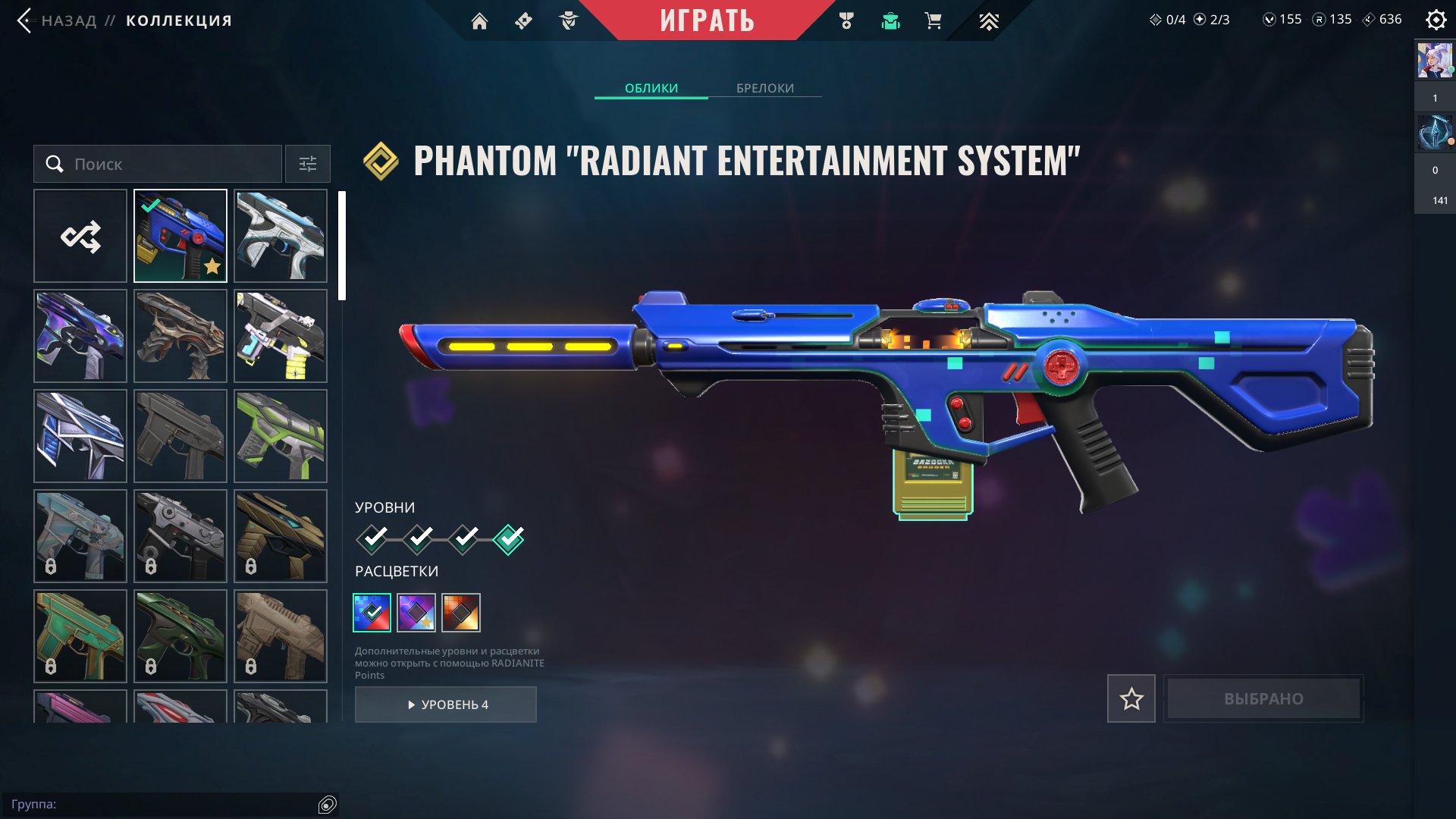Choose the orange and black chroma variant
Viewport: 1456px width, 819px height.
(x=461, y=613)
